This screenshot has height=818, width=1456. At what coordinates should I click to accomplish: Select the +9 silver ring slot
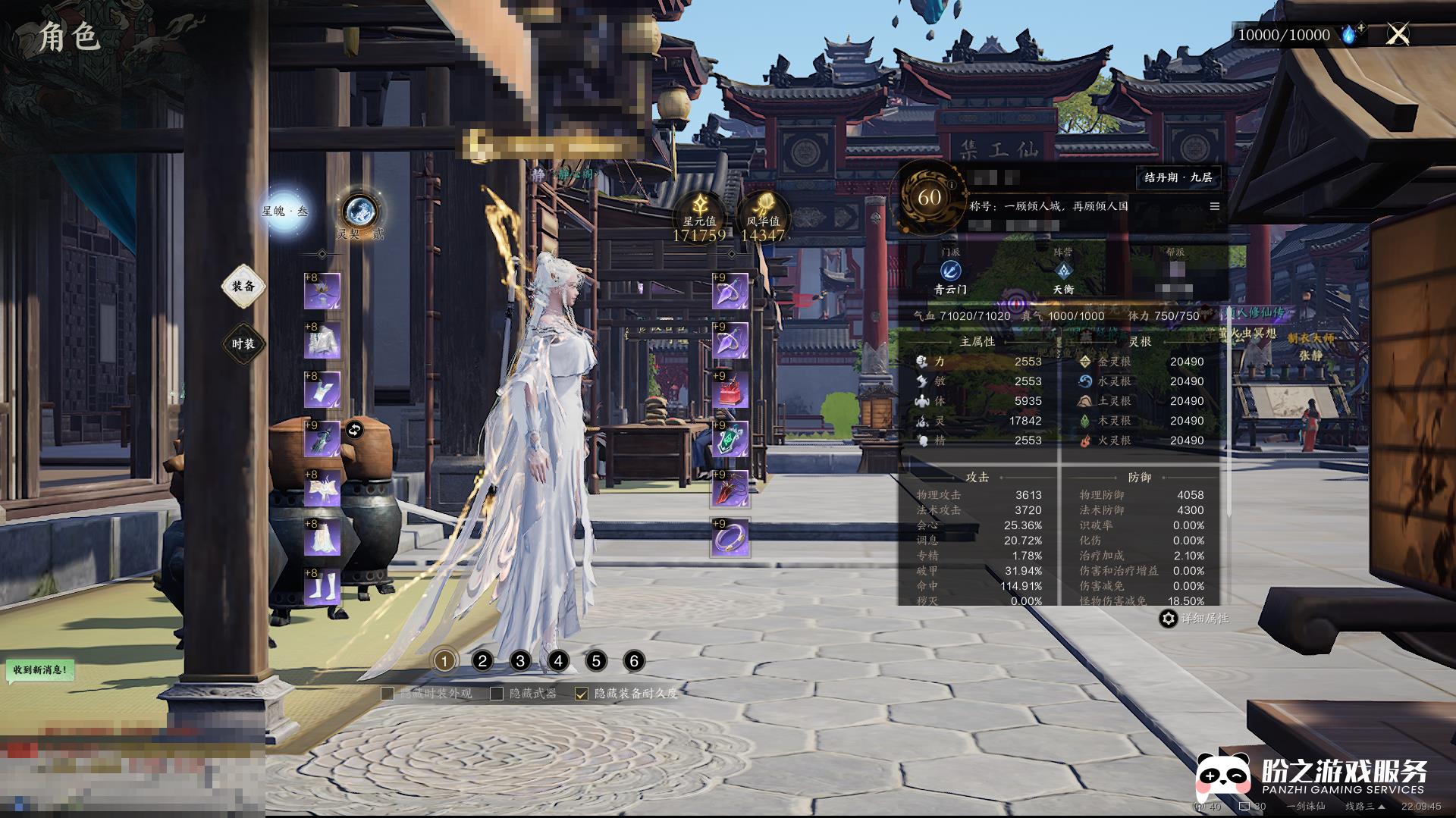tap(730, 537)
